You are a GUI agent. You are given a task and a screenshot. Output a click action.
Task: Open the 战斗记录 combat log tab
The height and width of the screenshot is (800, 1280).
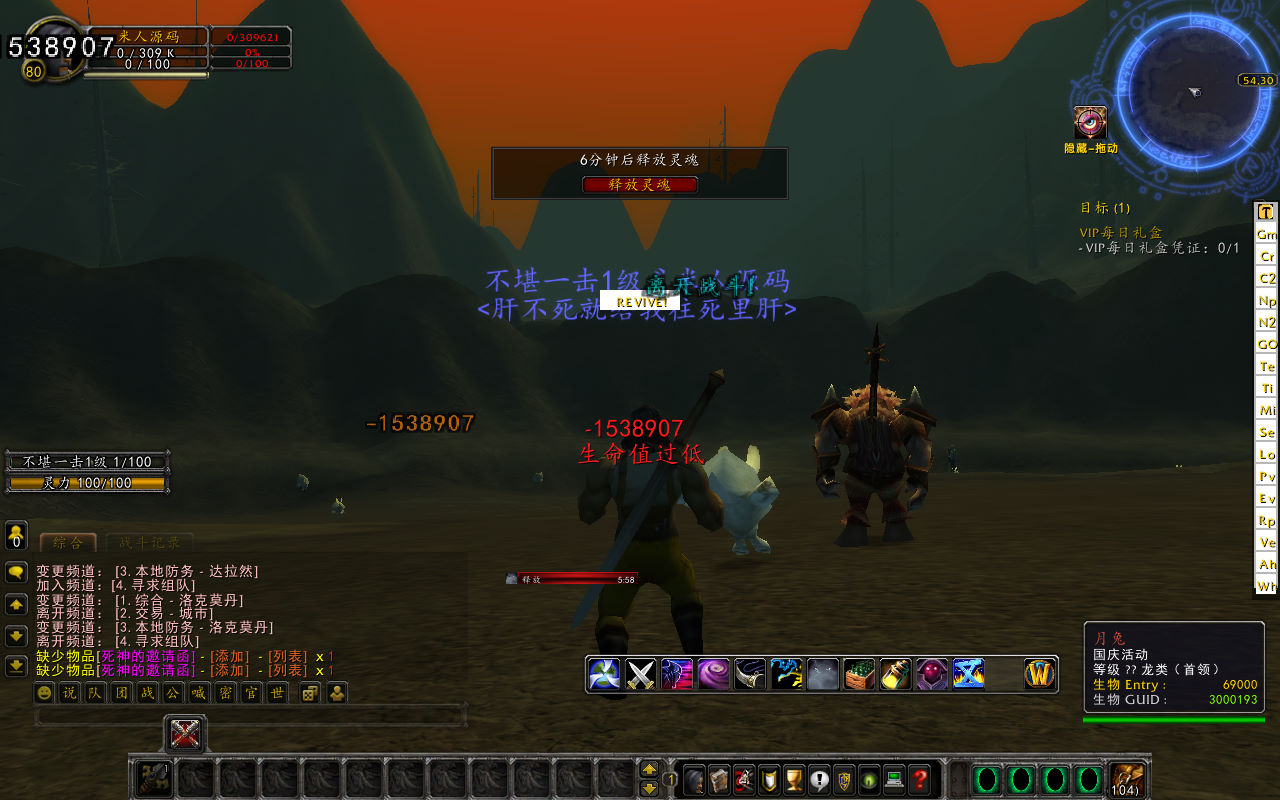point(150,543)
